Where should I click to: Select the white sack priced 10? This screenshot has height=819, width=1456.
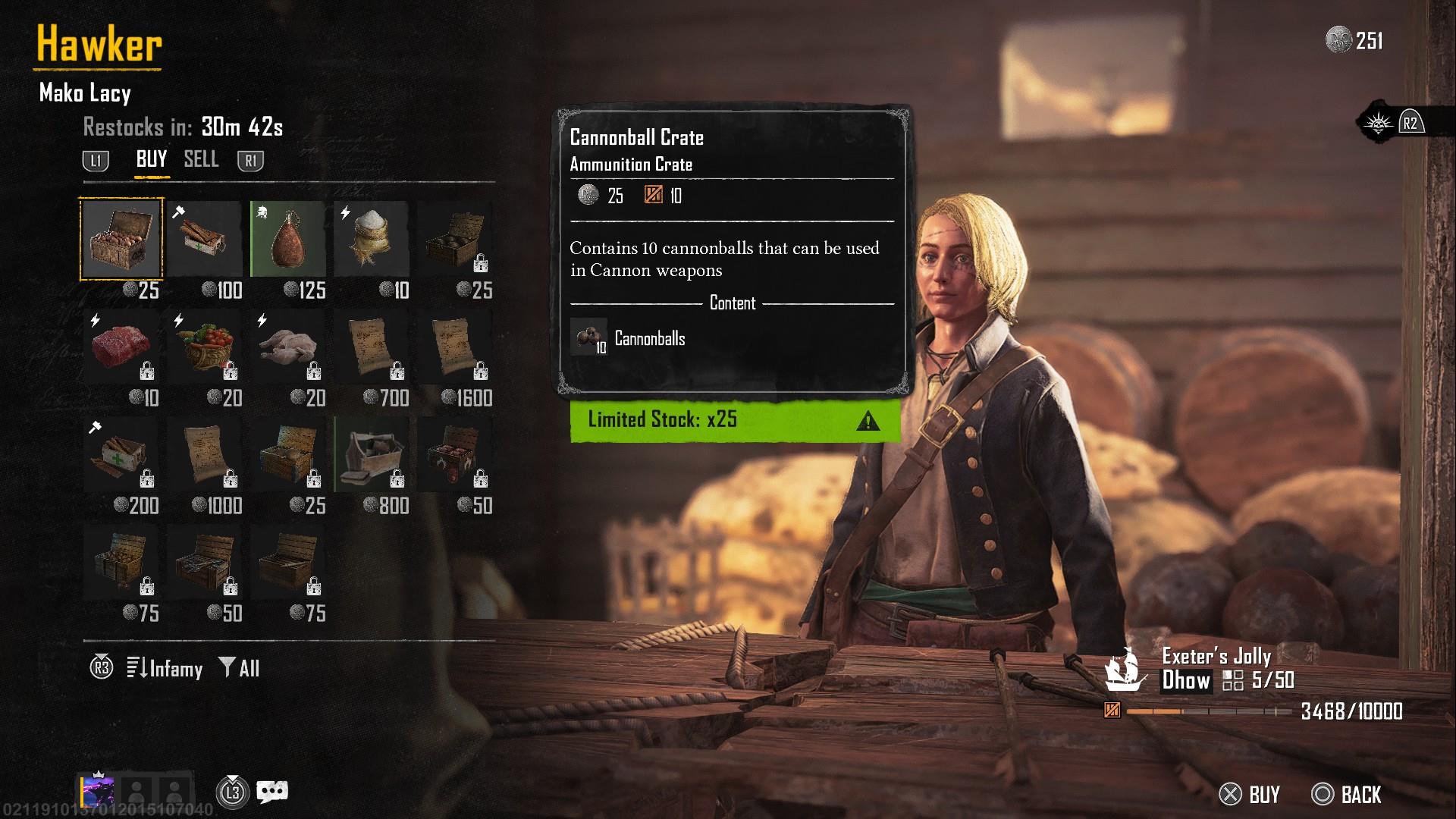(372, 240)
